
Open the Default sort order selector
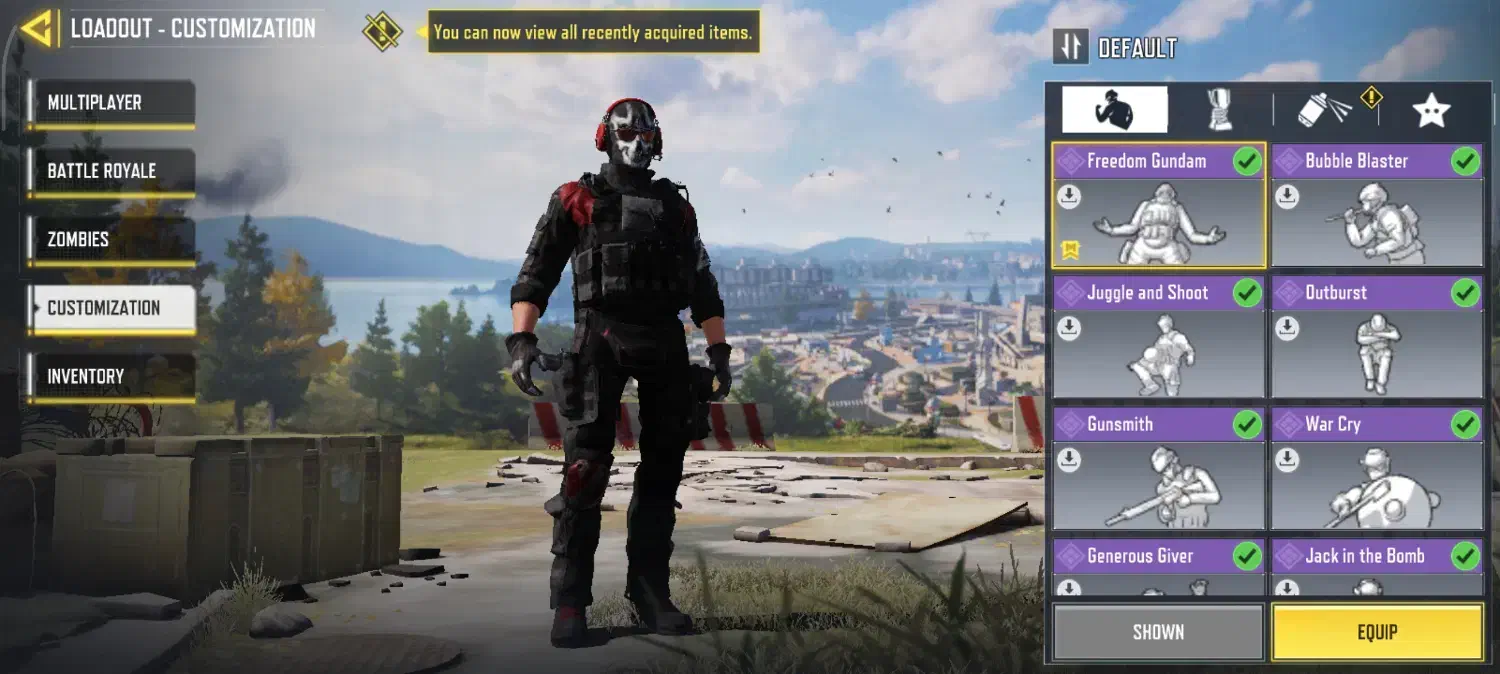coord(1071,47)
